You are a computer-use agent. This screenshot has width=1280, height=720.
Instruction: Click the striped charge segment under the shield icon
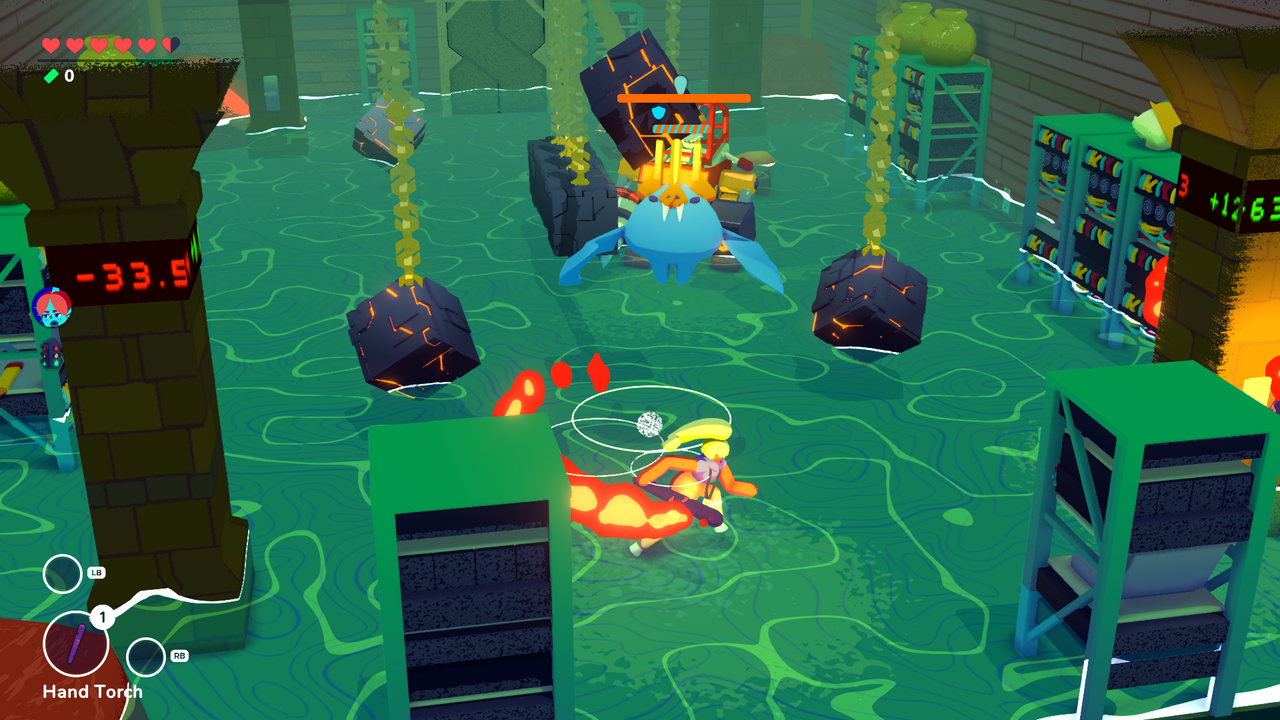(682, 128)
